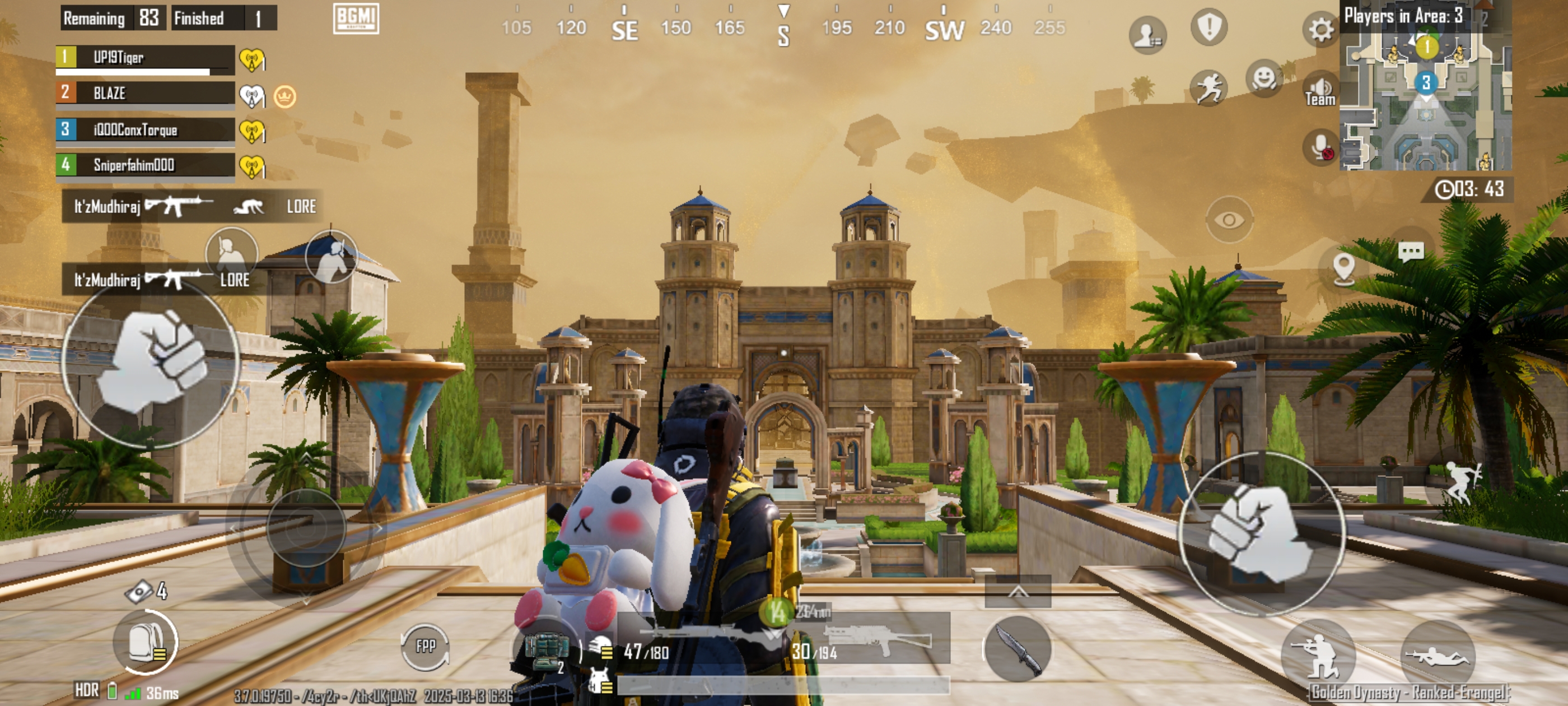Tap the free-look eye button
The image size is (1568, 706).
pyautogui.click(x=1229, y=220)
